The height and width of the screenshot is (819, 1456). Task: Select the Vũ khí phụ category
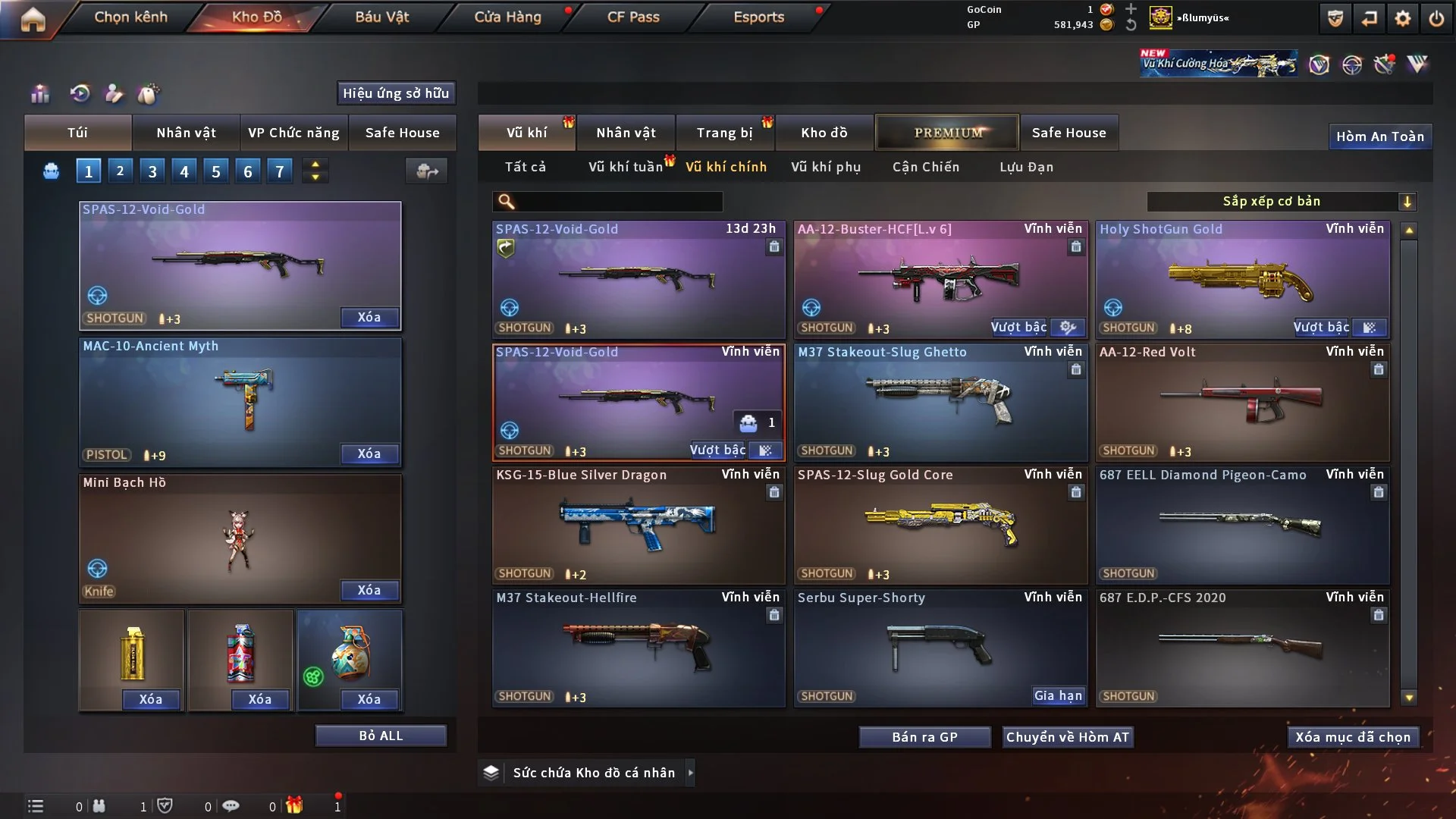click(x=826, y=167)
